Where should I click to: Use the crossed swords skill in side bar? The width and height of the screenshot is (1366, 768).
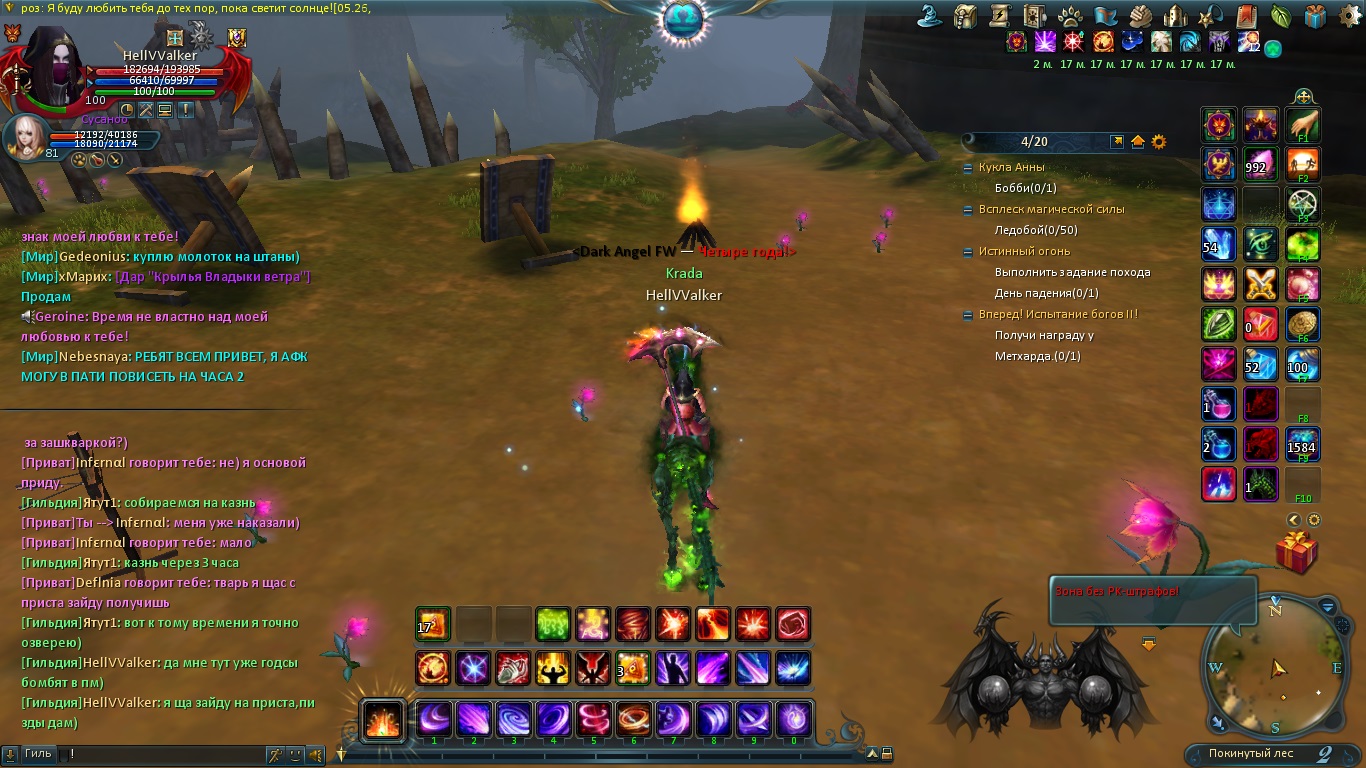tap(1261, 285)
